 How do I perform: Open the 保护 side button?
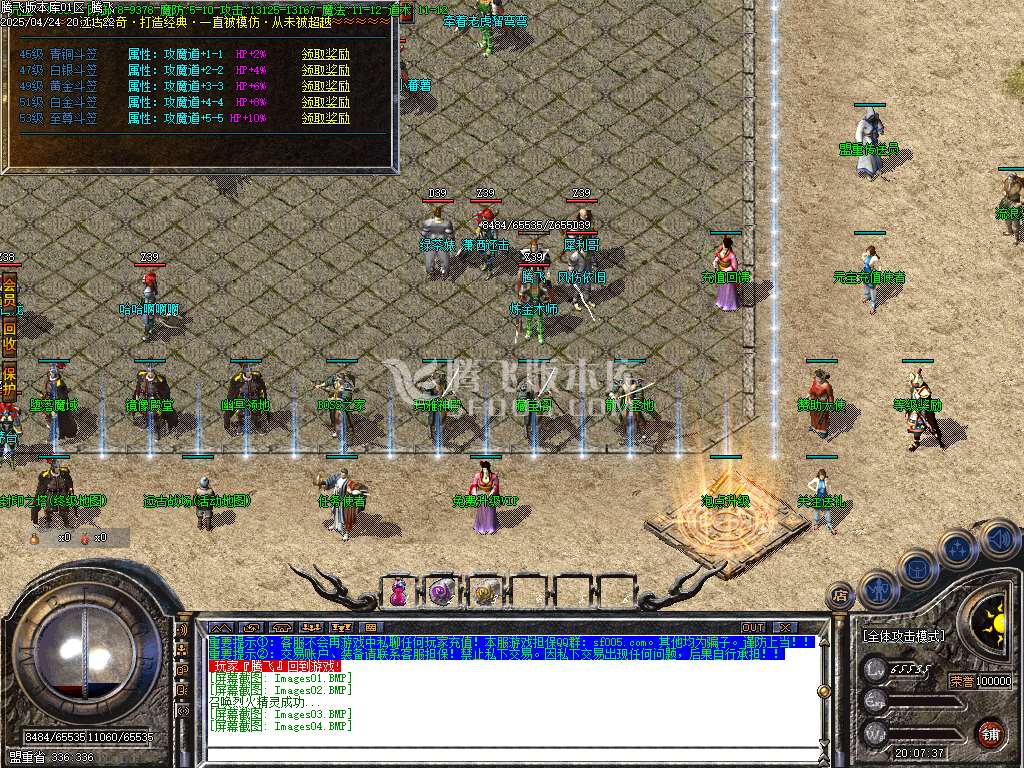pyautogui.click(x=9, y=381)
